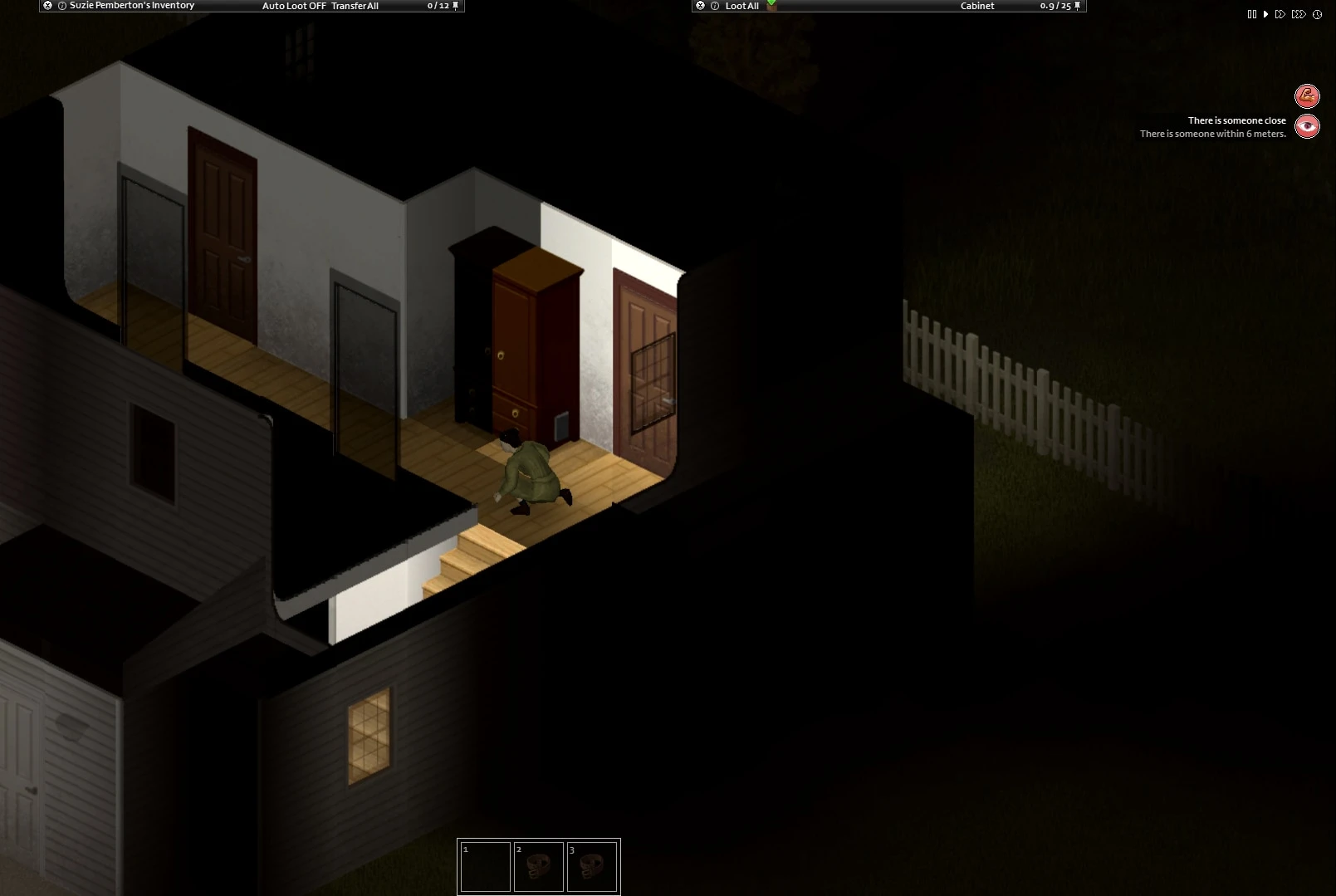Click the crate icon with green arrow
This screenshot has height=896, width=1336.
click(771, 6)
